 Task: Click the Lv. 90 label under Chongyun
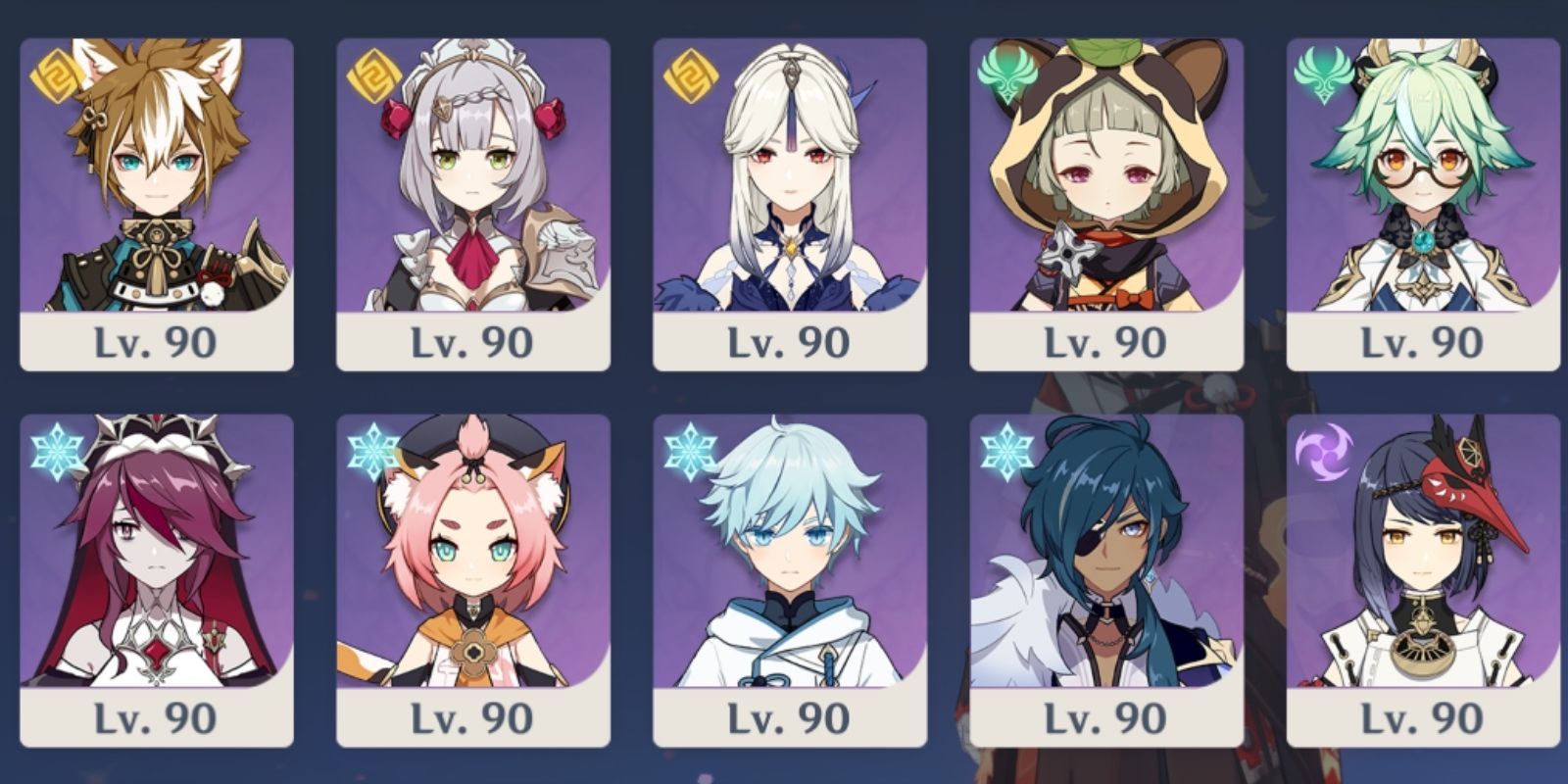tap(790, 717)
